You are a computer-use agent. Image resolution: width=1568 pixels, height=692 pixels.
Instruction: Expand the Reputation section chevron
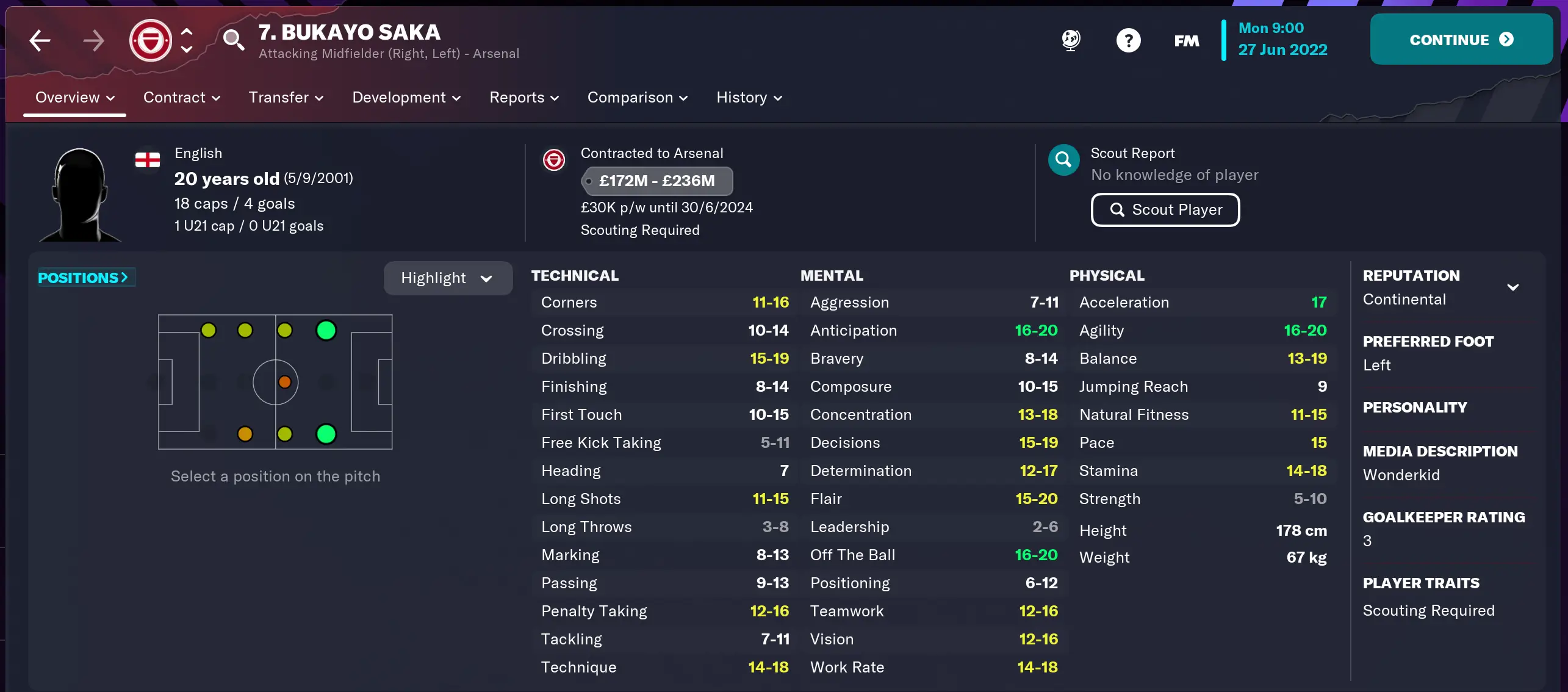point(1514,287)
